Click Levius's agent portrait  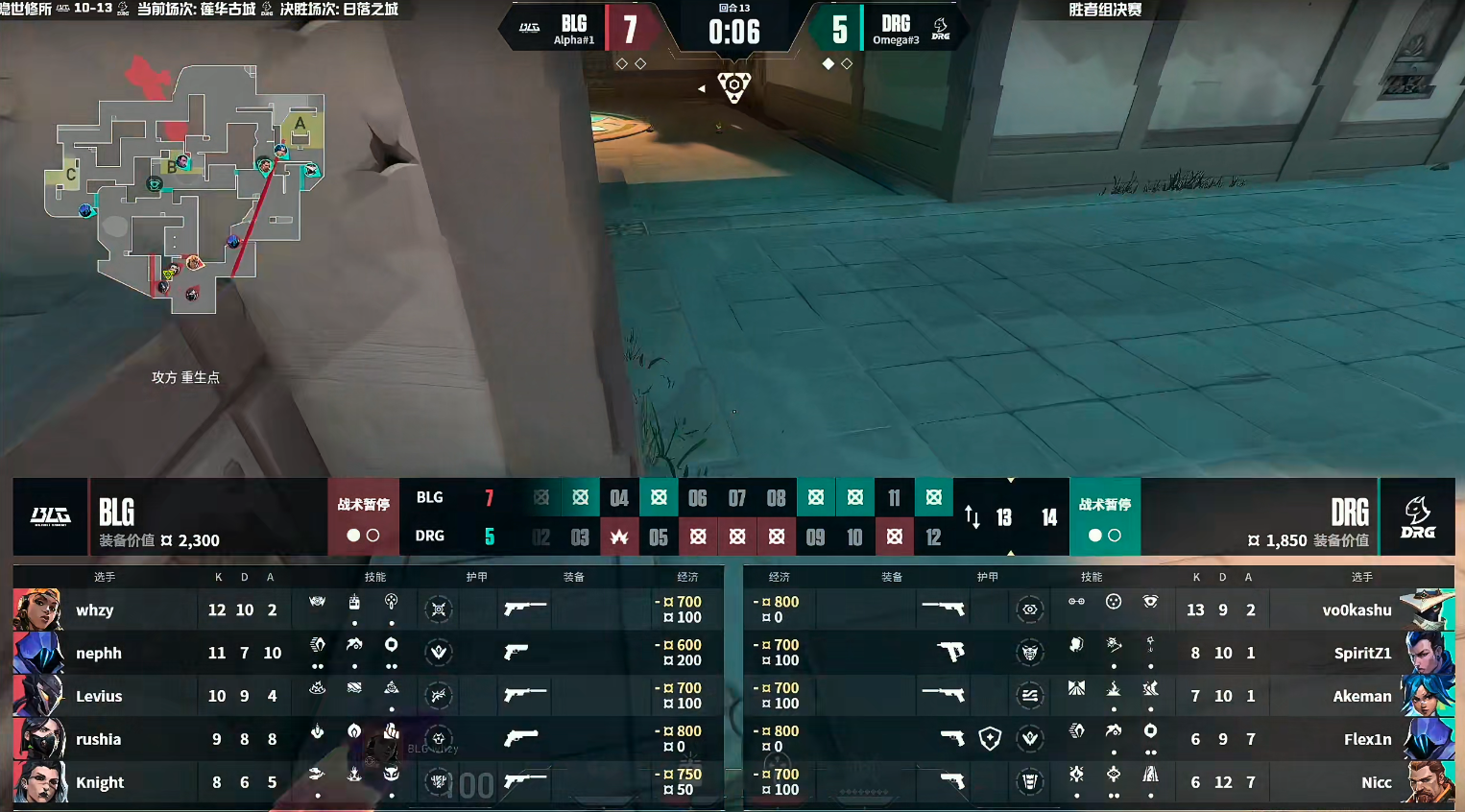click(x=38, y=696)
